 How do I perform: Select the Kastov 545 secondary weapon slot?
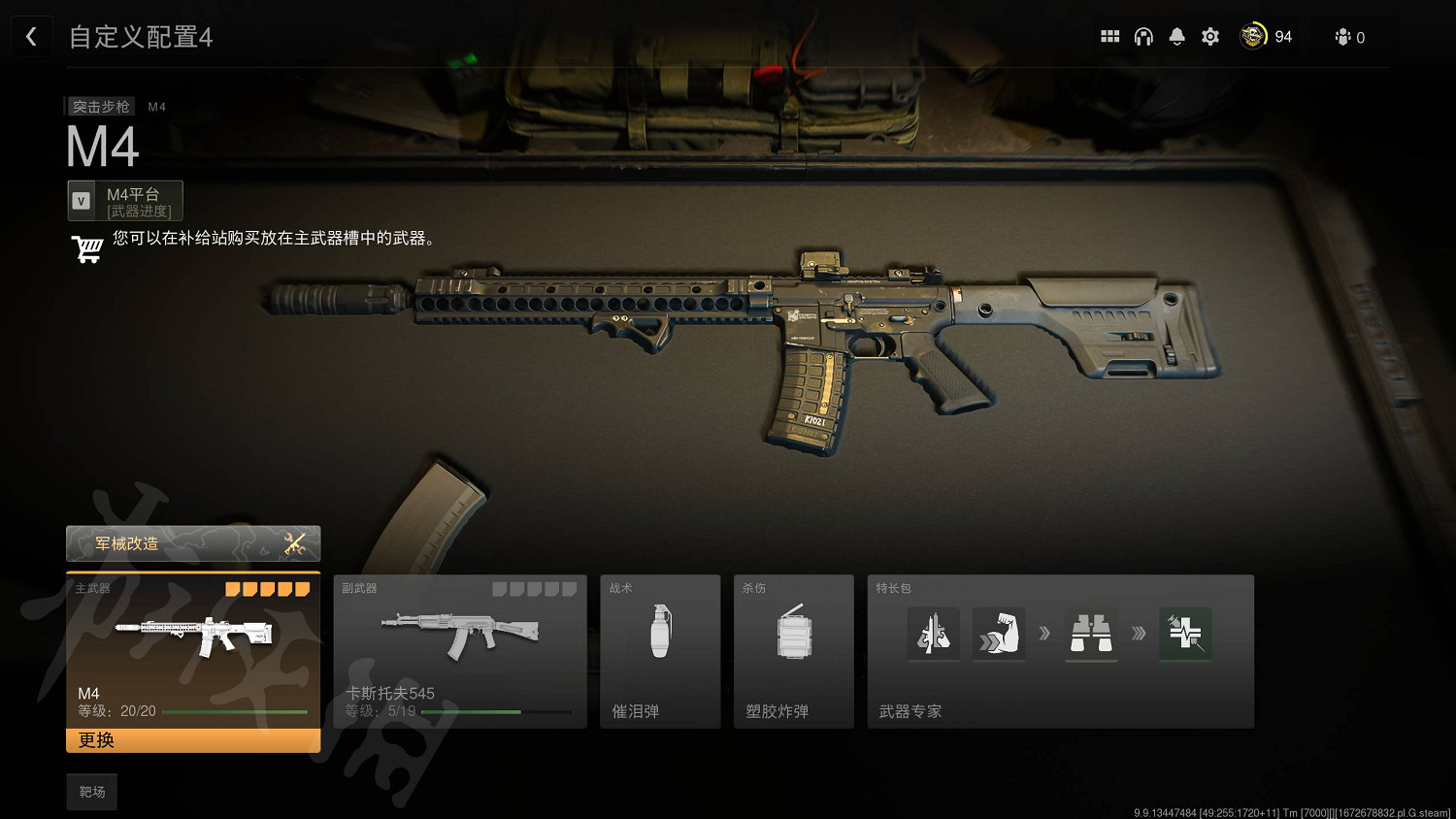point(460,651)
